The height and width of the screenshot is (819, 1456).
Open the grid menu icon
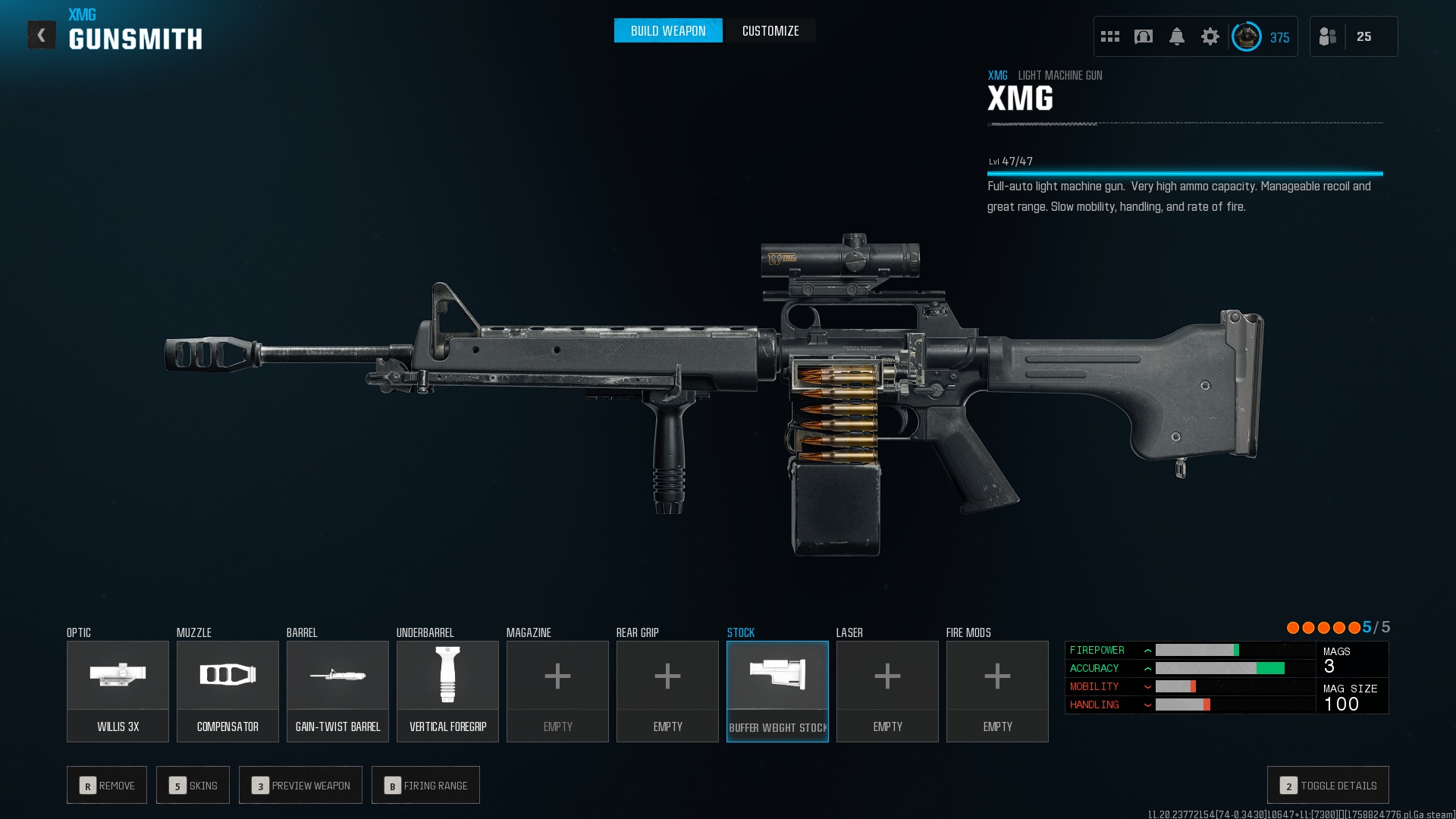tap(1110, 36)
